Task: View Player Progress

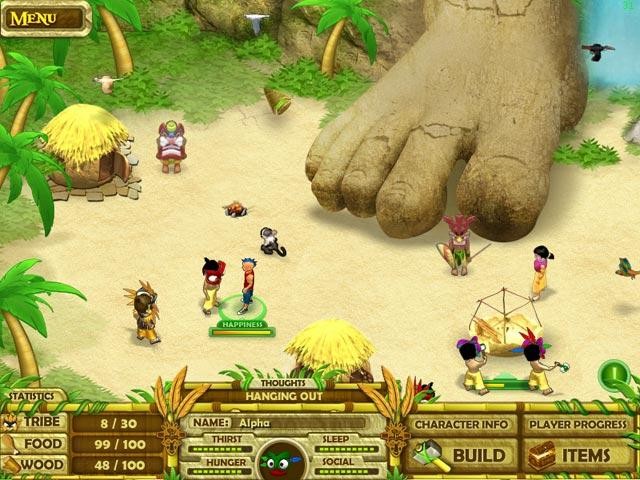Action: point(578,424)
